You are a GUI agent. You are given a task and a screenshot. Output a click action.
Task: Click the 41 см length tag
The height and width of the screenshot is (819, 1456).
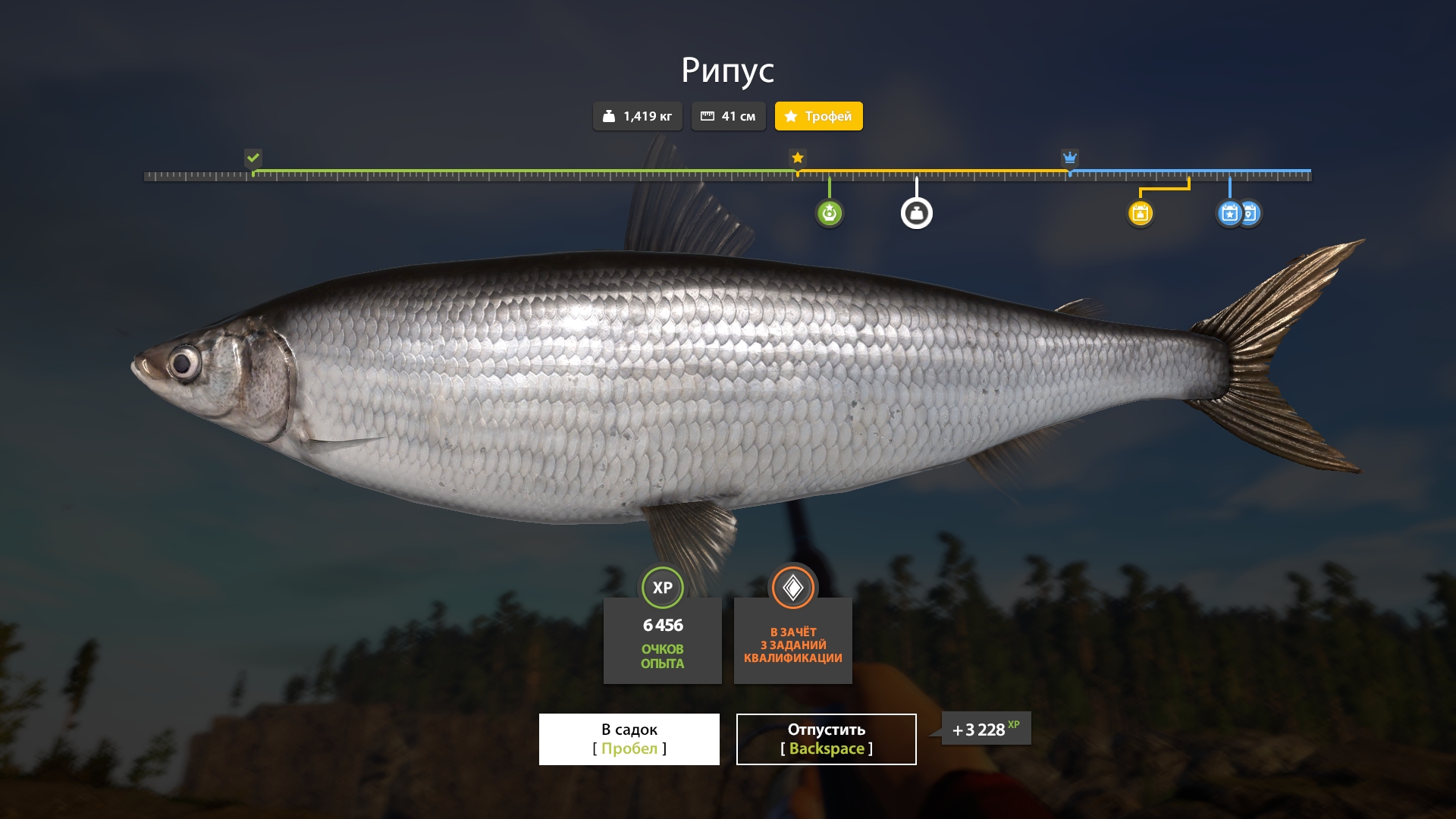click(728, 116)
